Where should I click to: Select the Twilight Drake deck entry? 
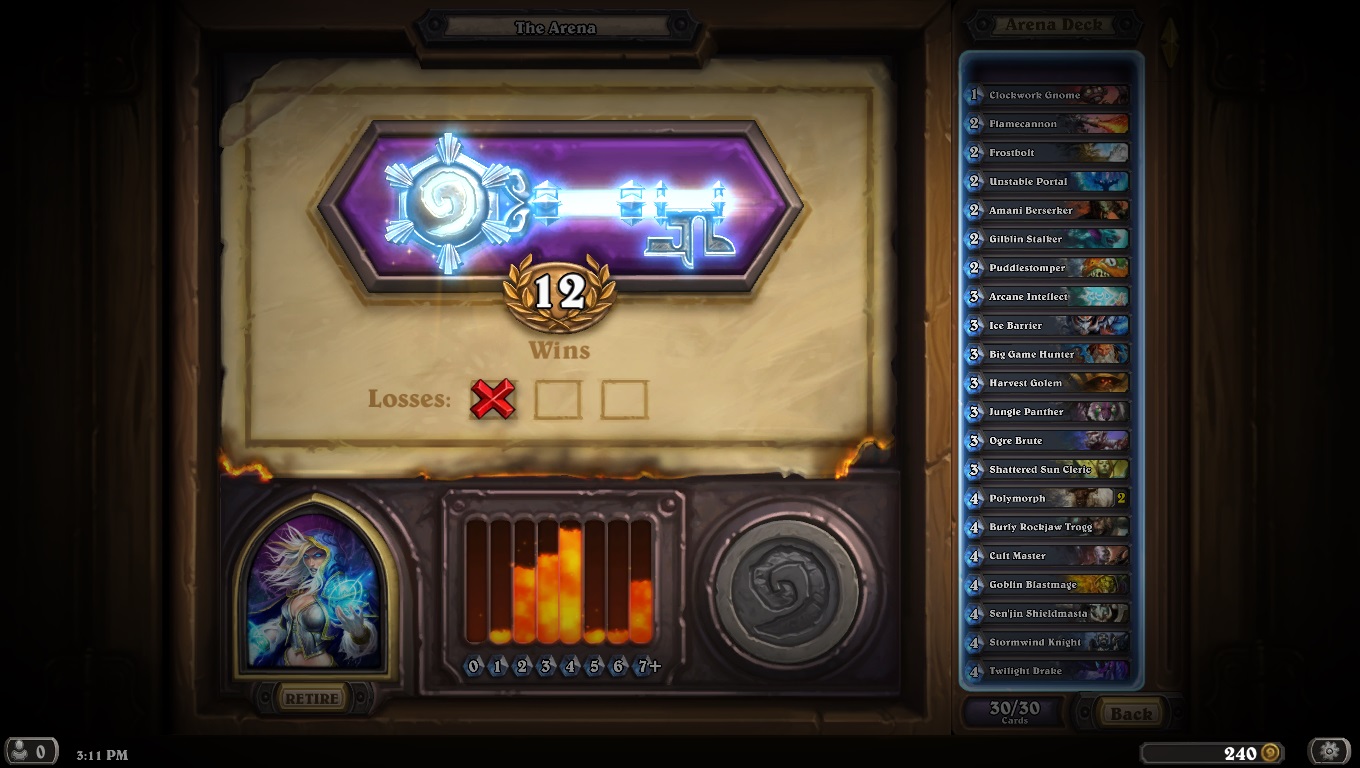1043,671
